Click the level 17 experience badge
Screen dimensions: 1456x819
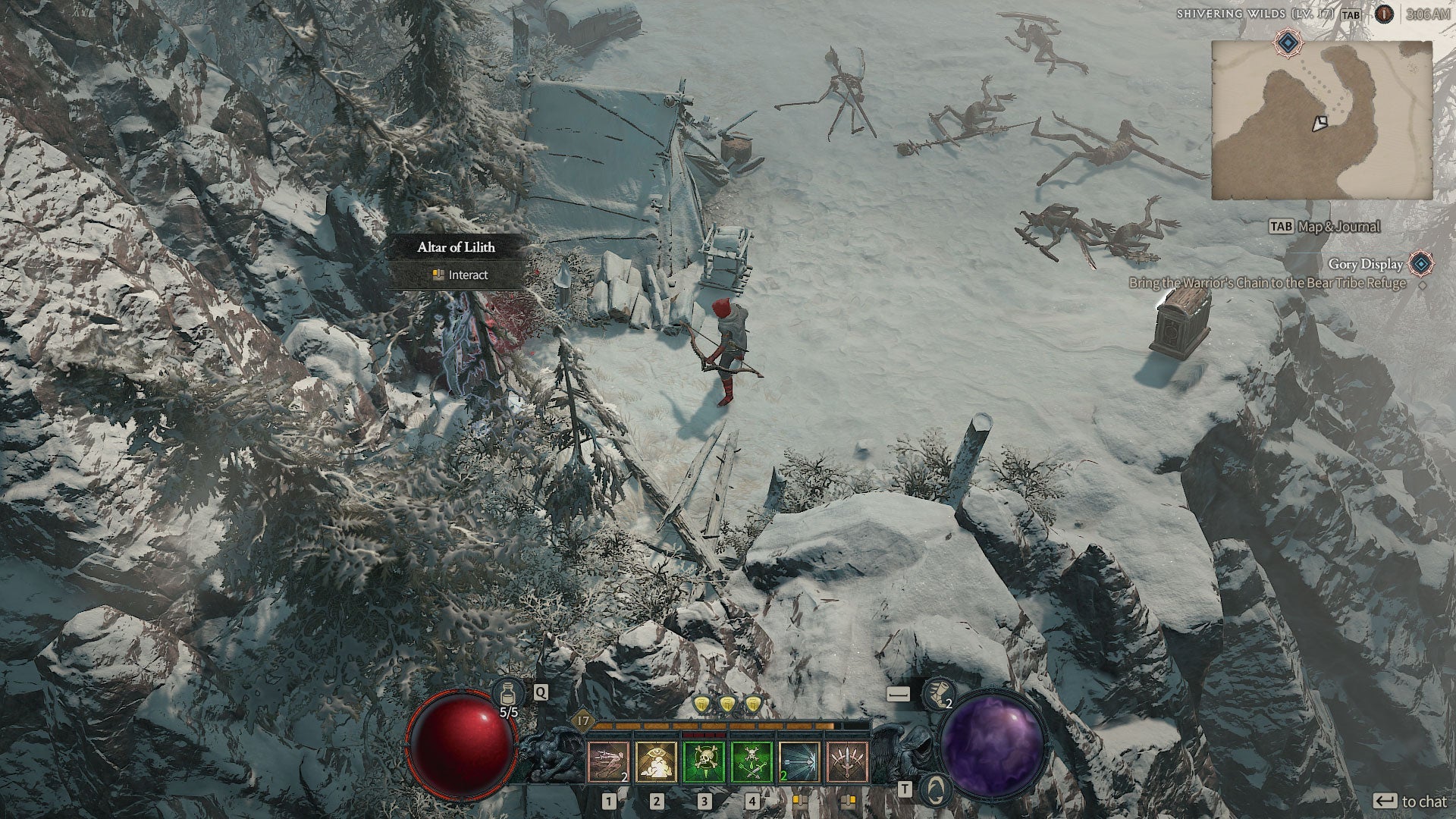[583, 720]
